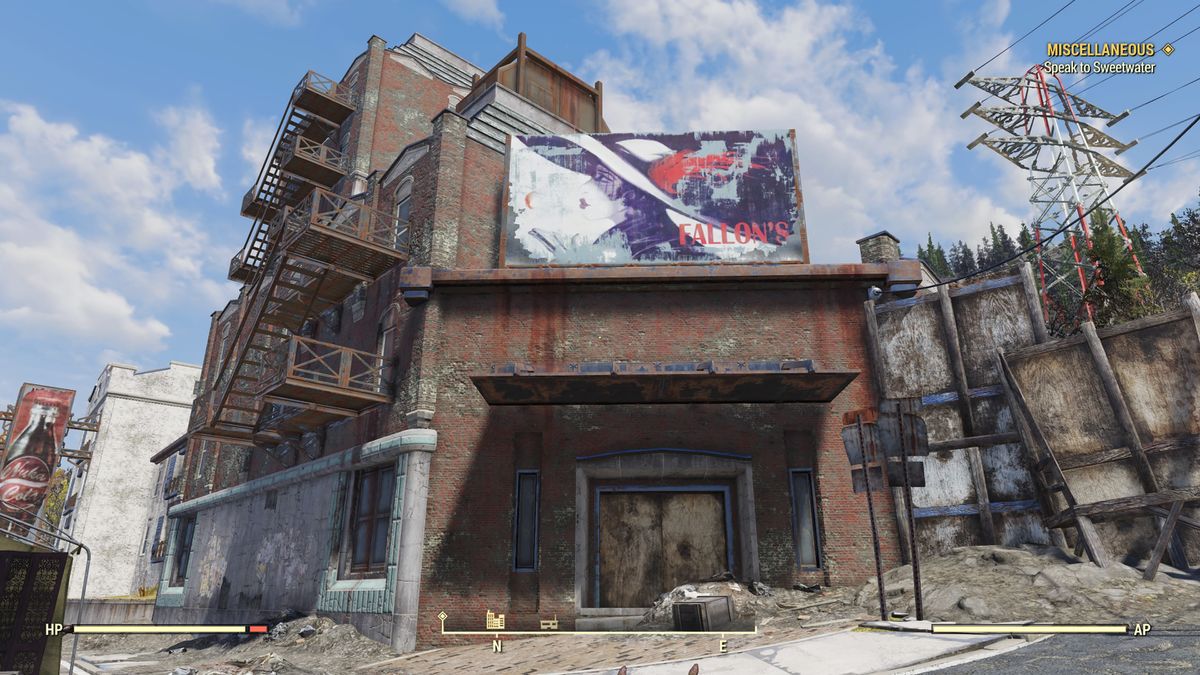Select the low building with antenna compass icon
Screen dimensions: 1200x675
(548, 623)
